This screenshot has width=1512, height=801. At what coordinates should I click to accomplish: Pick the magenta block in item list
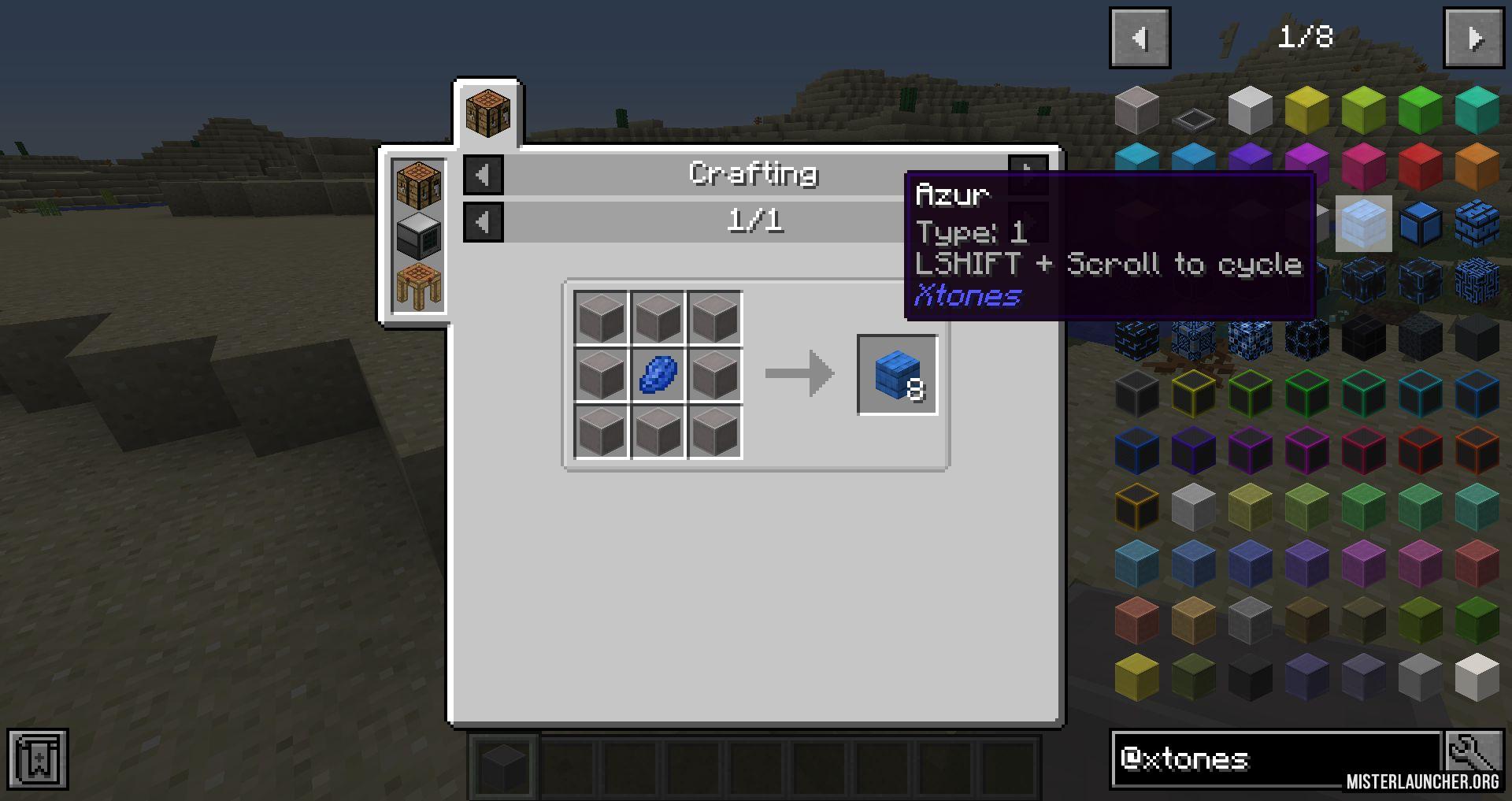point(1363,166)
